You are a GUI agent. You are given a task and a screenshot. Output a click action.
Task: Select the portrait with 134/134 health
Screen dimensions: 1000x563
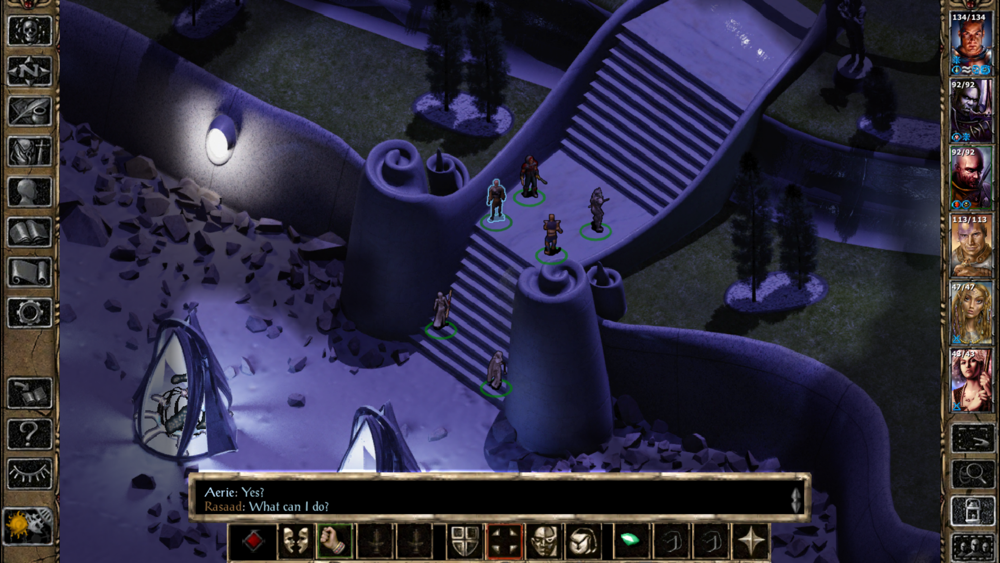tap(971, 43)
